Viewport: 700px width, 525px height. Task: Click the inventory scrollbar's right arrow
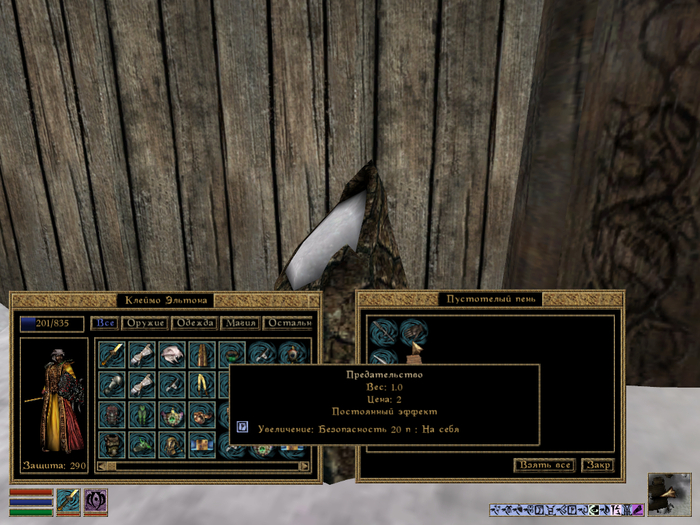point(304,465)
